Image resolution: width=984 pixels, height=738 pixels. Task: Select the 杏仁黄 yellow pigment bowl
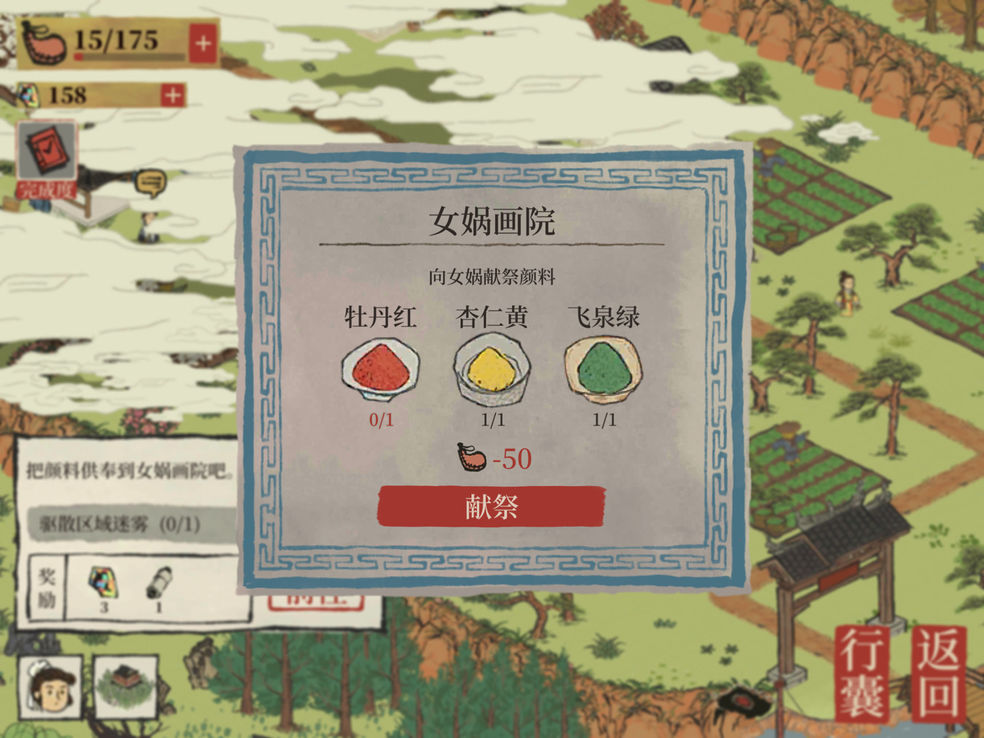492,367
